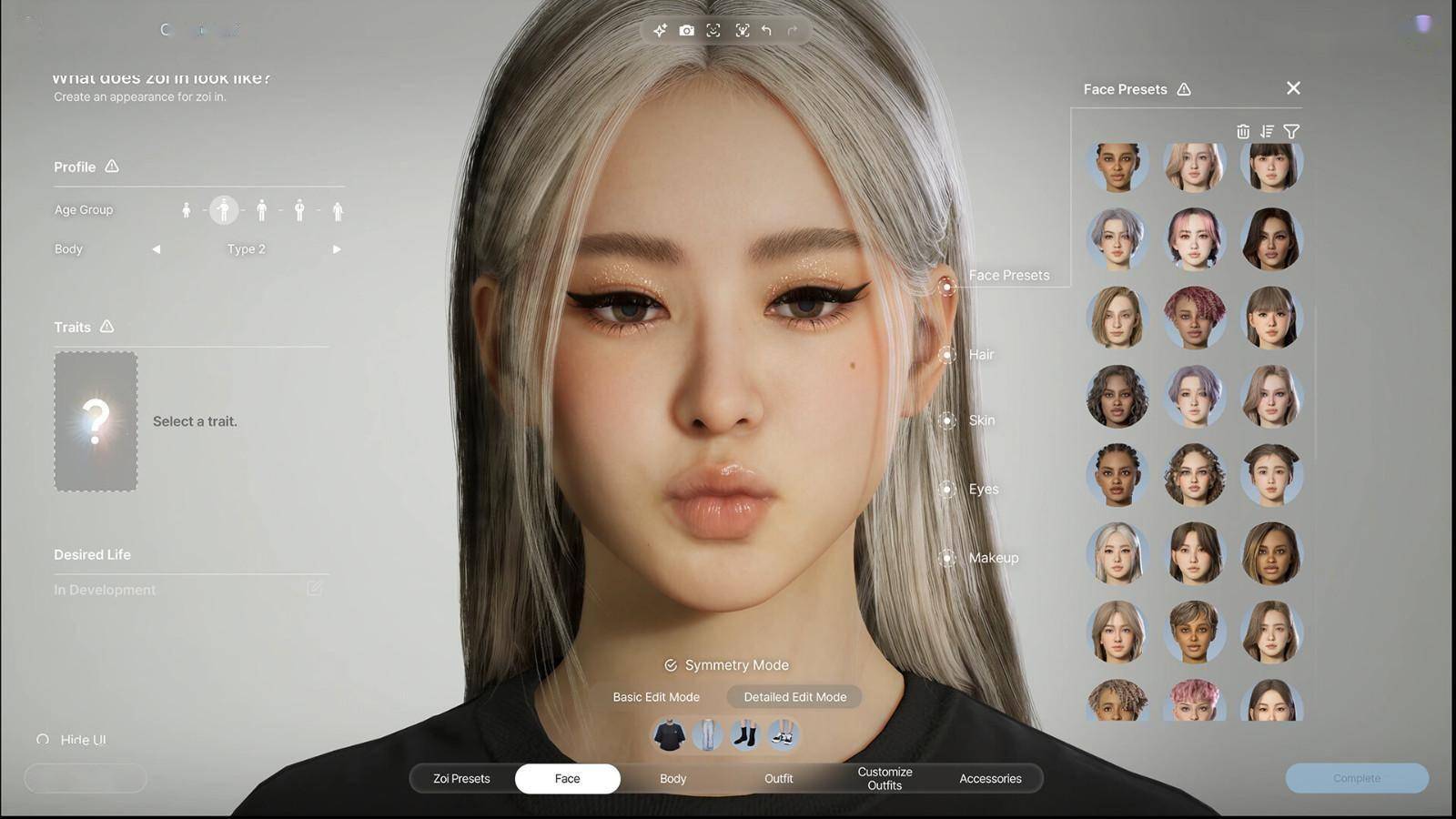Hide the UI
1456x819 pixels.
[x=73, y=740]
